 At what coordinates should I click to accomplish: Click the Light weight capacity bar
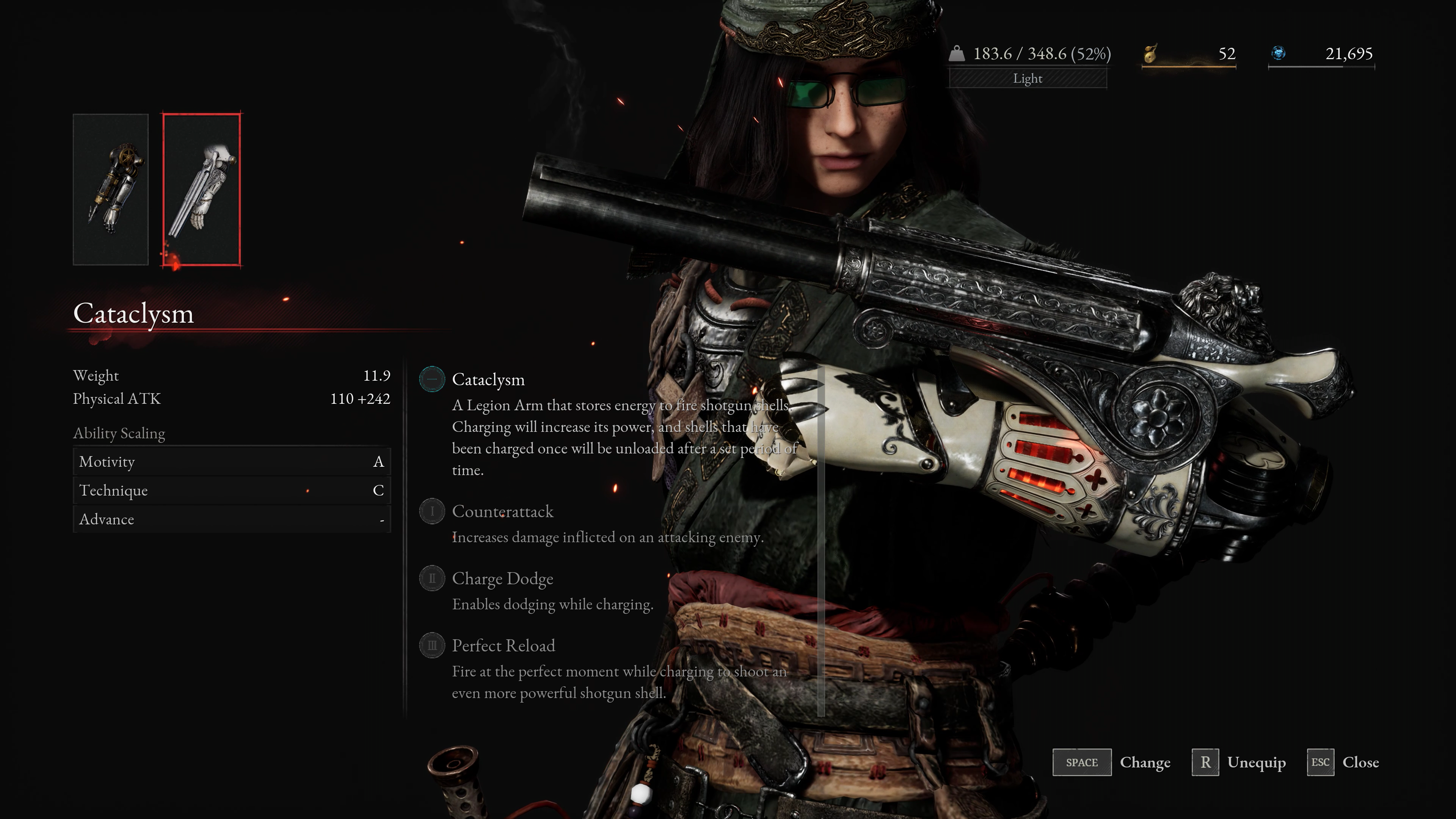1027,78
